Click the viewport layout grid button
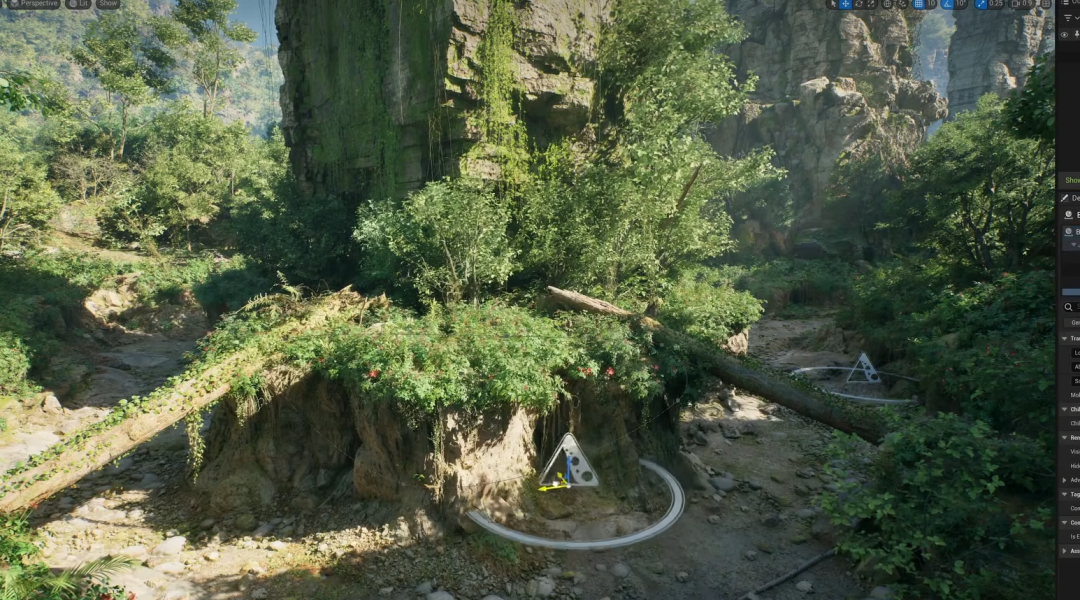 [x=1046, y=4]
